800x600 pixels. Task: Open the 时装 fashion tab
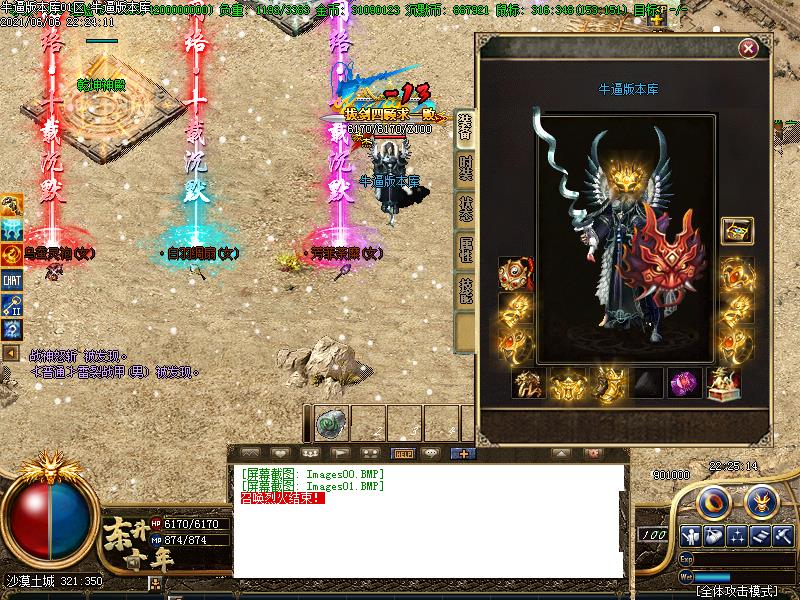465,168
